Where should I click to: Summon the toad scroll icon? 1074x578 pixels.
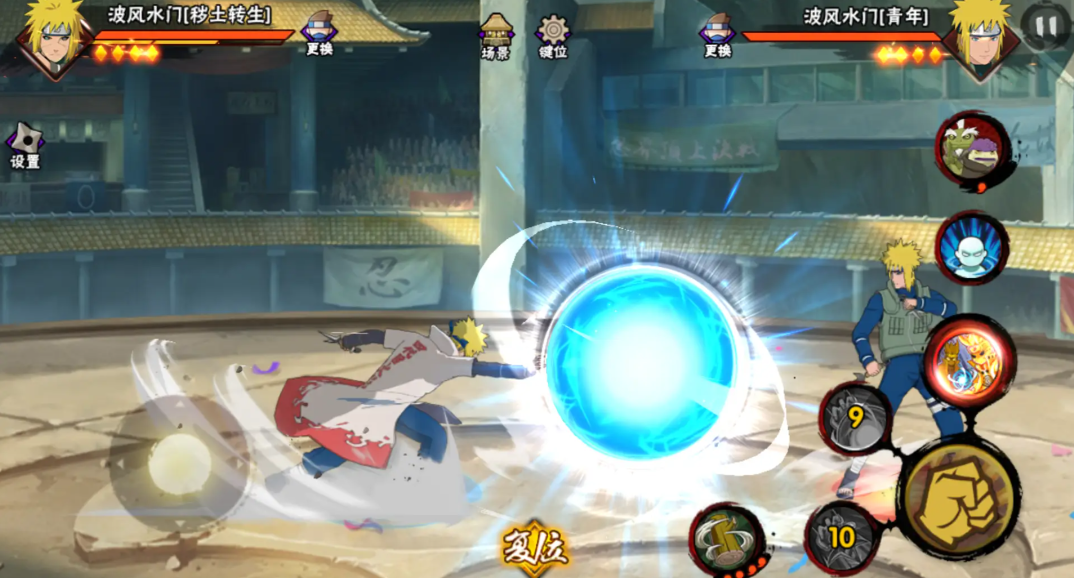[x=972, y=151]
